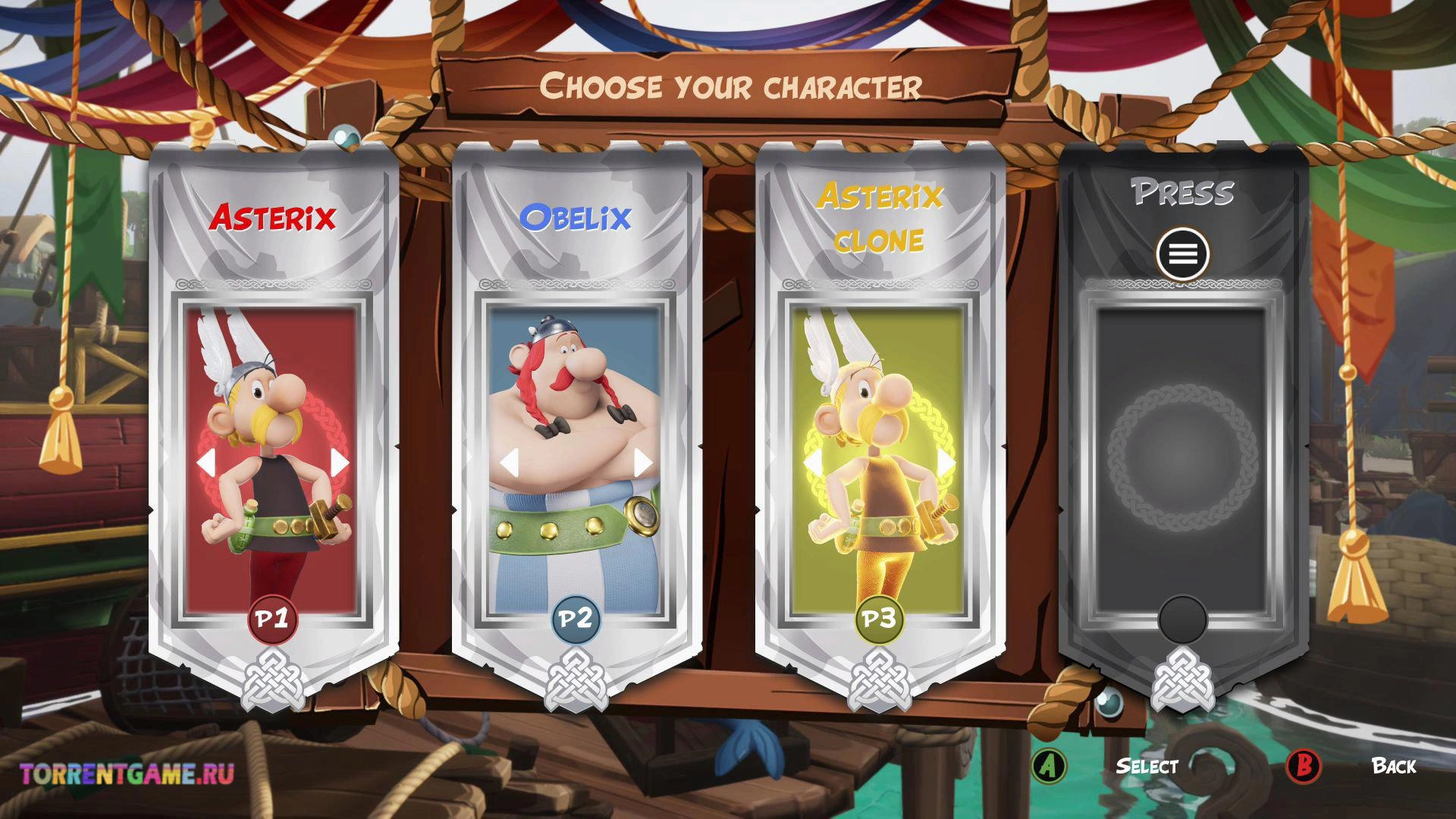This screenshot has width=1456, height=819.
Task: Click left arrow on Asterix's portrait
Action: [x=206, y=462]
